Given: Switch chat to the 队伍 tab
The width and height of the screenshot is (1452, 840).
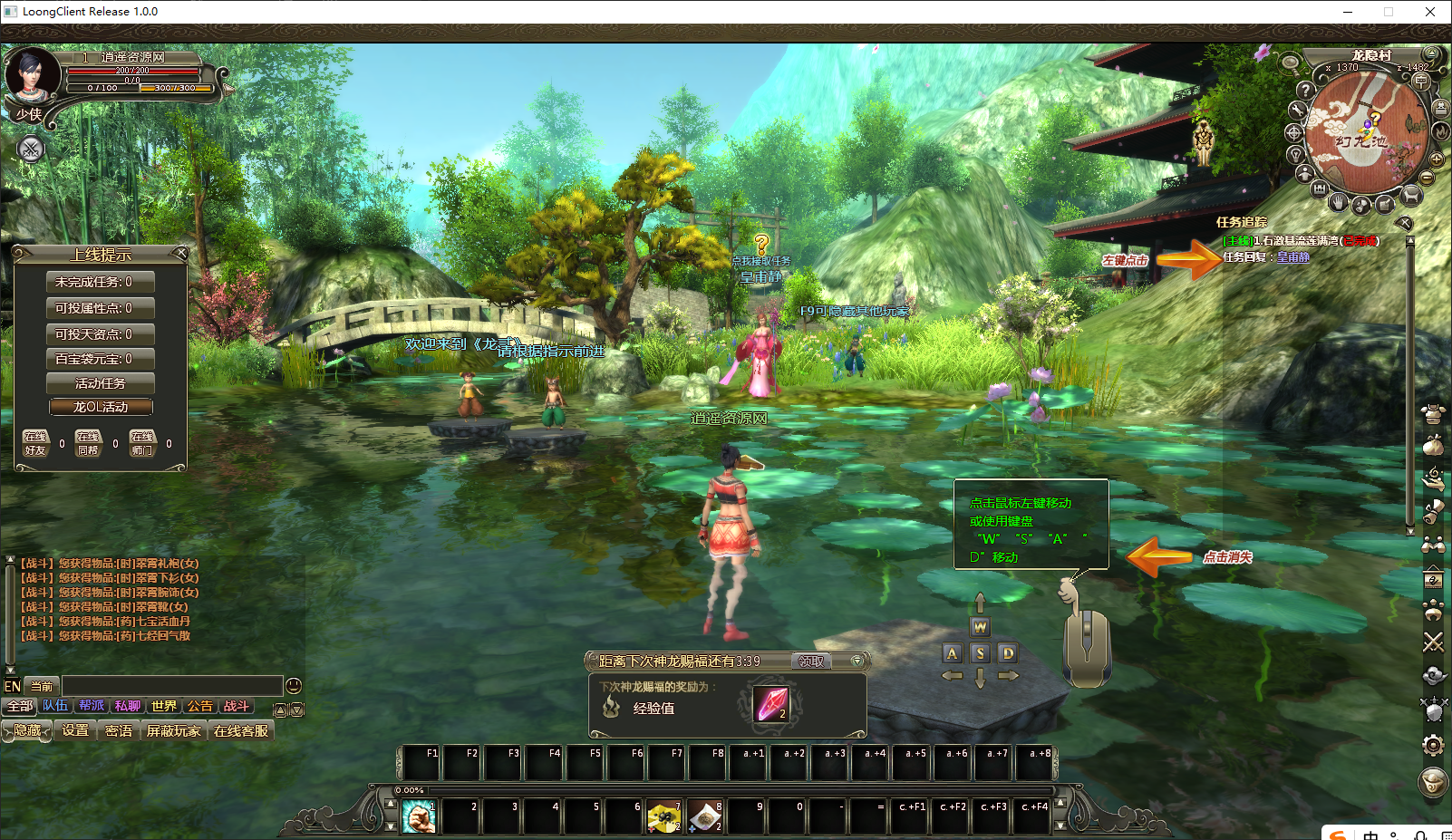Looking at the screenshot, I should pyautogui.click(x=55, y=706).
